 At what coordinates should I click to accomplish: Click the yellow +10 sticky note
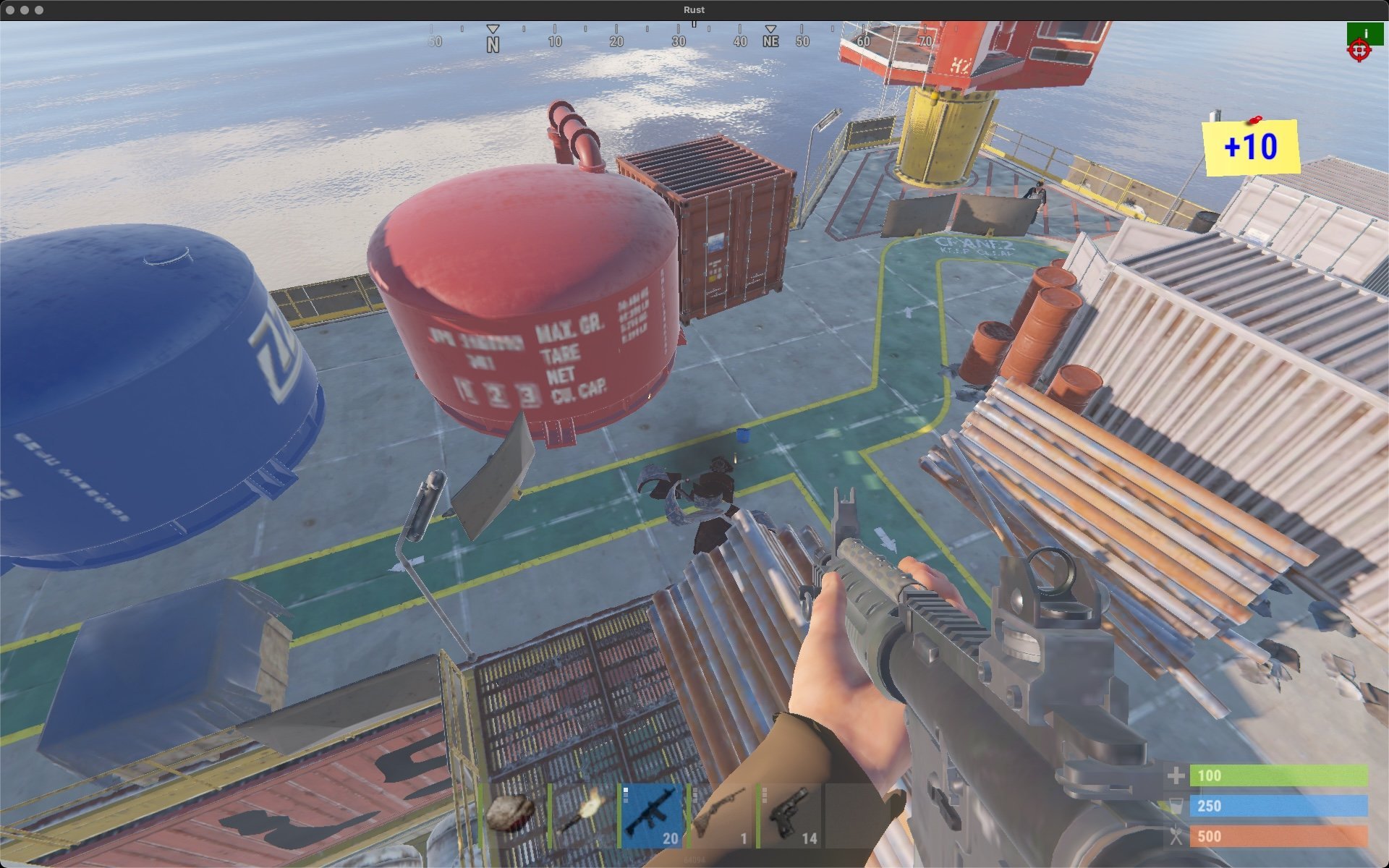[1251, 148]
